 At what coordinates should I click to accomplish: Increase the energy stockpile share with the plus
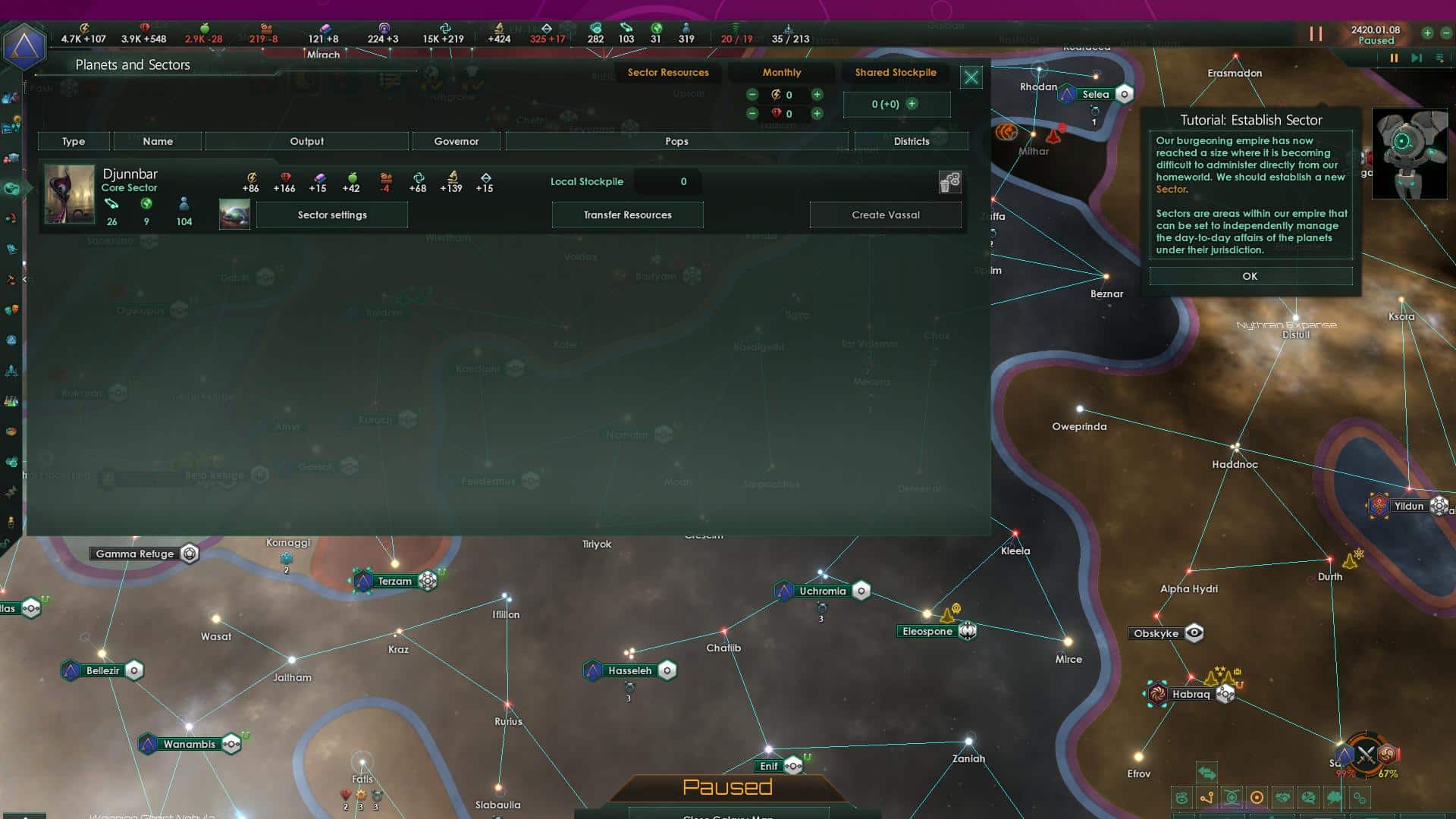[817, 94]
